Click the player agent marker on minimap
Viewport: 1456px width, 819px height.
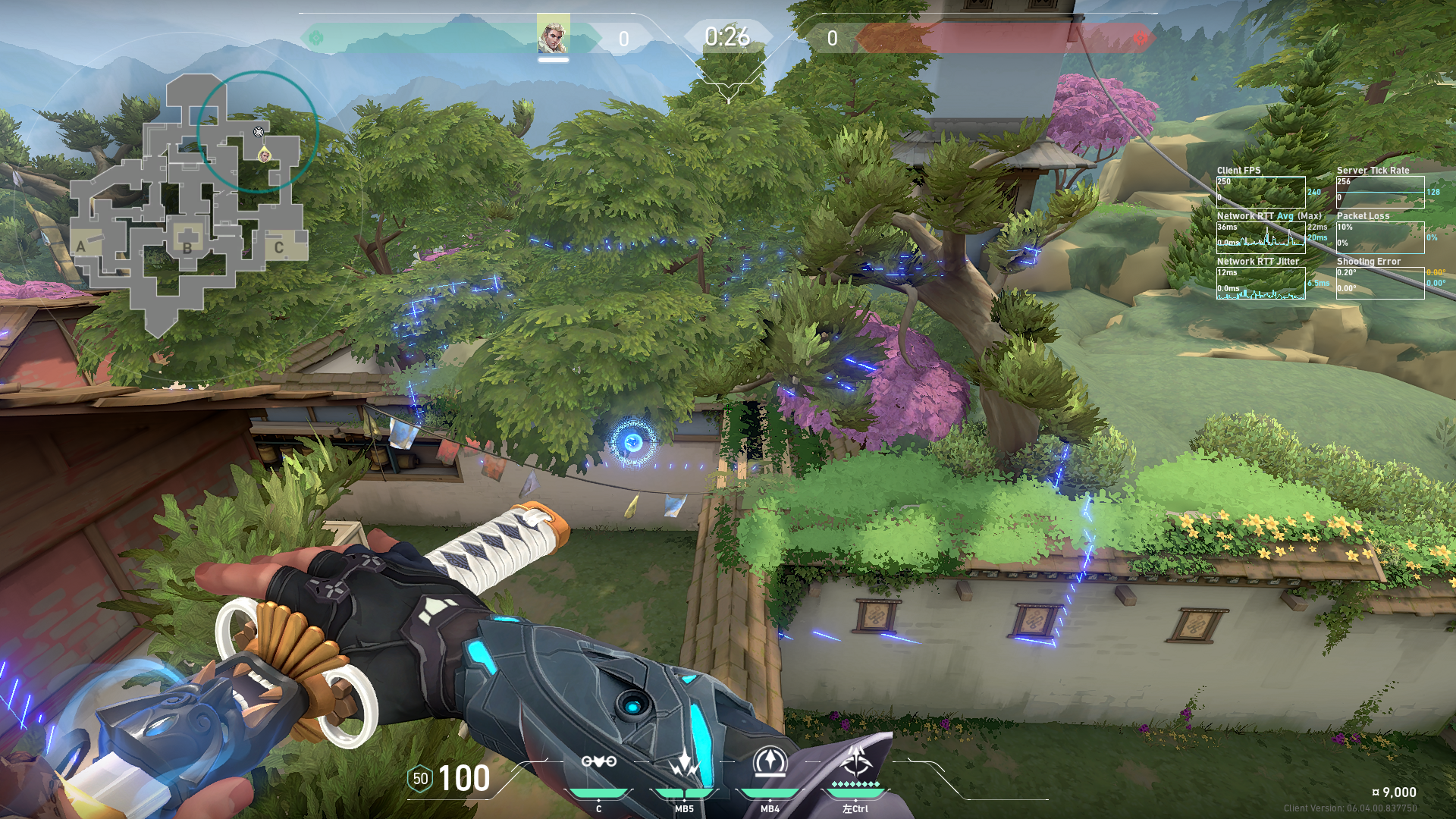coord(265,155)
